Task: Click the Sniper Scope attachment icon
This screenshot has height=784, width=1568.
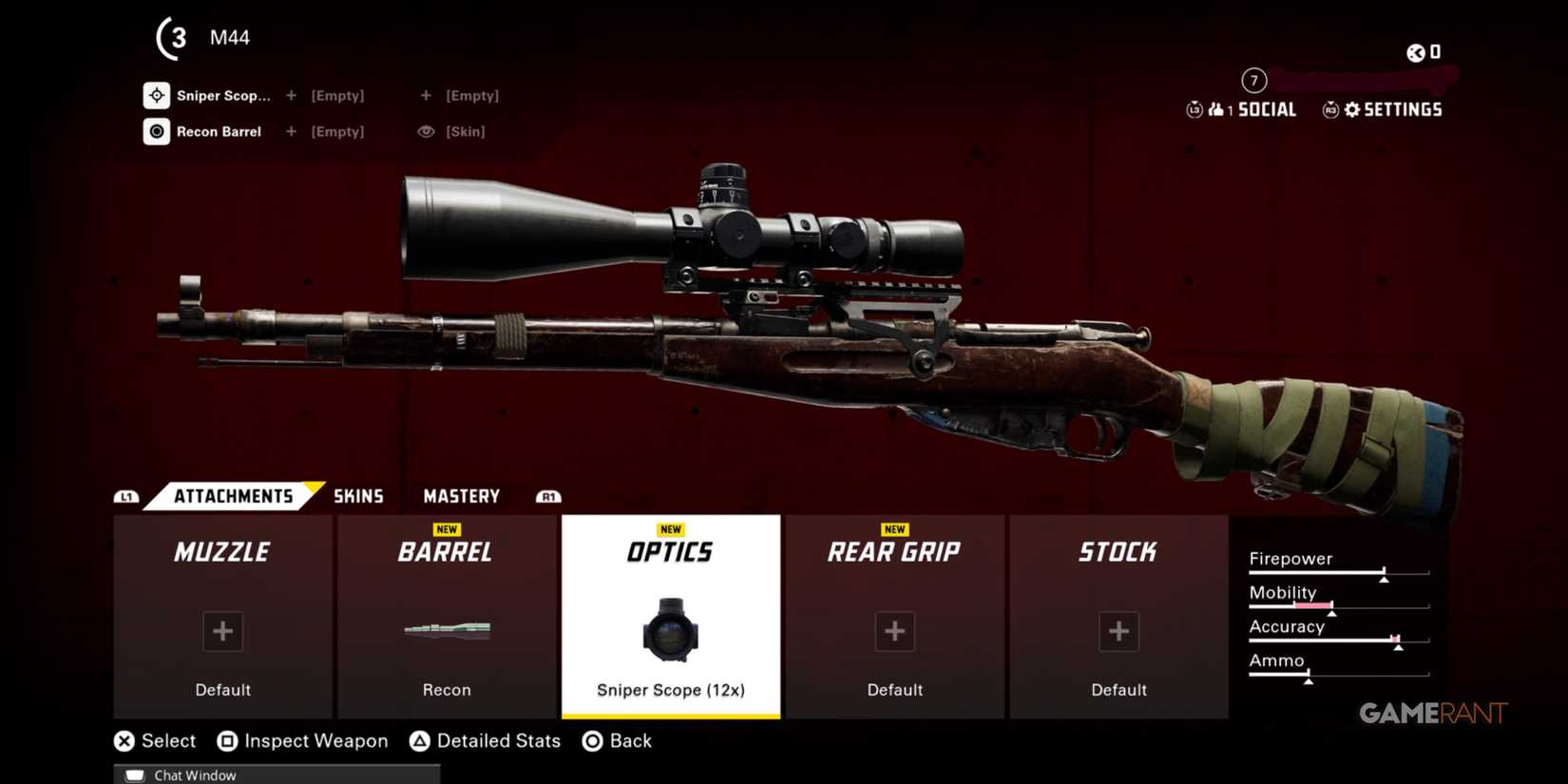Action: click(157, 95)
